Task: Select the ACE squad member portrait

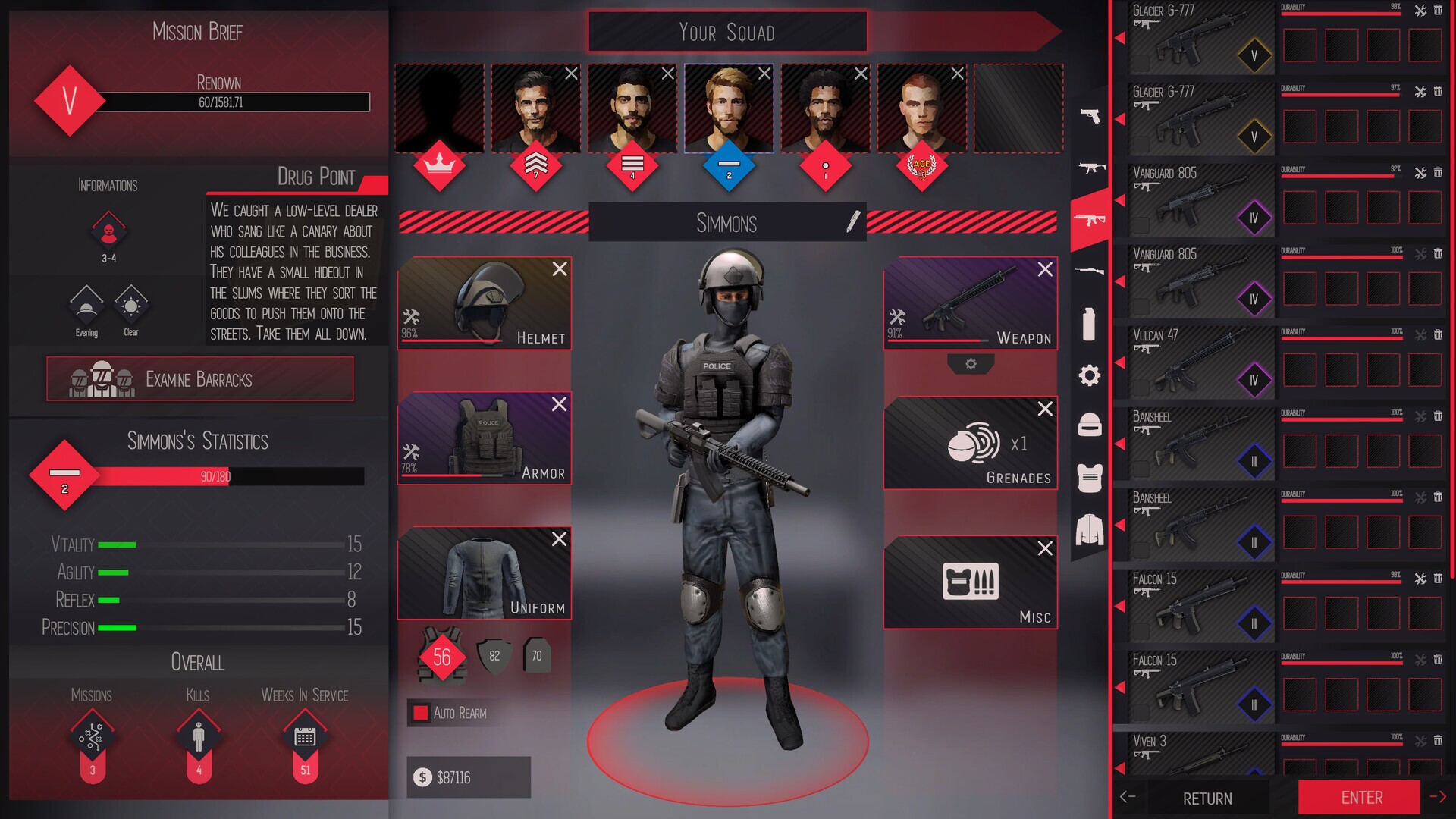Action: point(921,108)
